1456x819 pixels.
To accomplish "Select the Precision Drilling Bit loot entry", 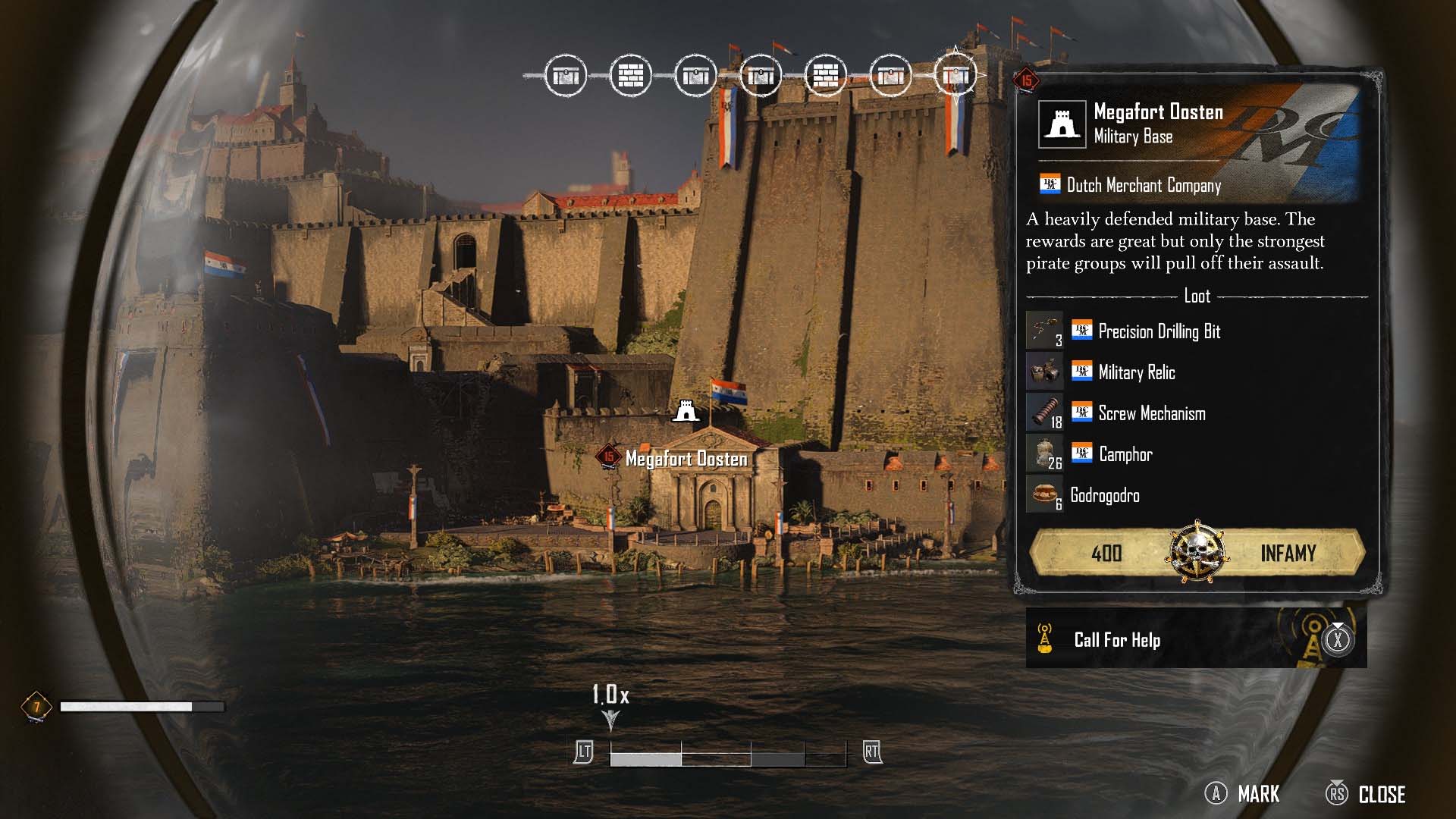I will (x=1159, y=331).
